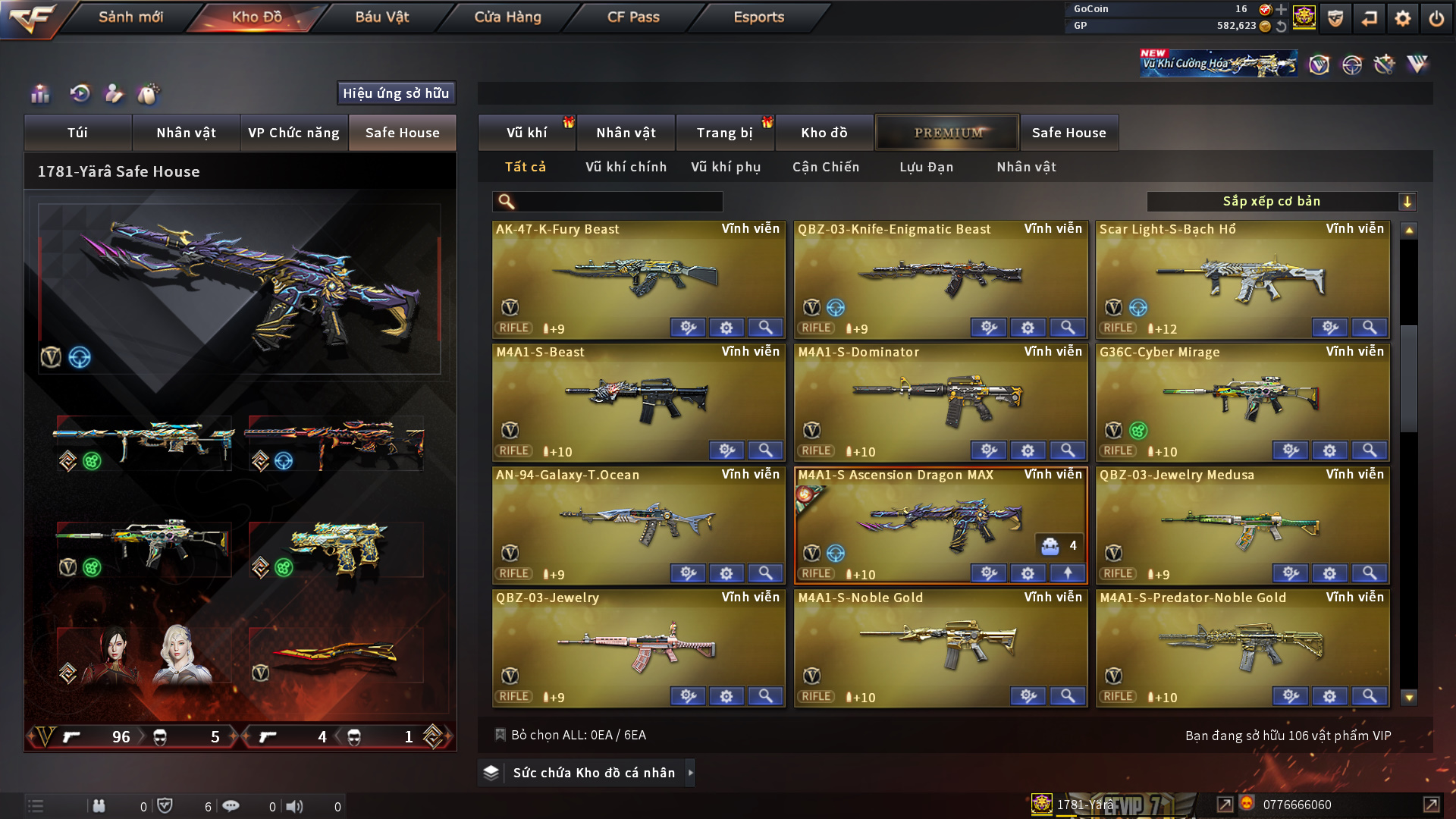Viewport: 1456px width, 819px height.
Task: Switch to the VP Chức năng tab
Action: pos(293,133)
